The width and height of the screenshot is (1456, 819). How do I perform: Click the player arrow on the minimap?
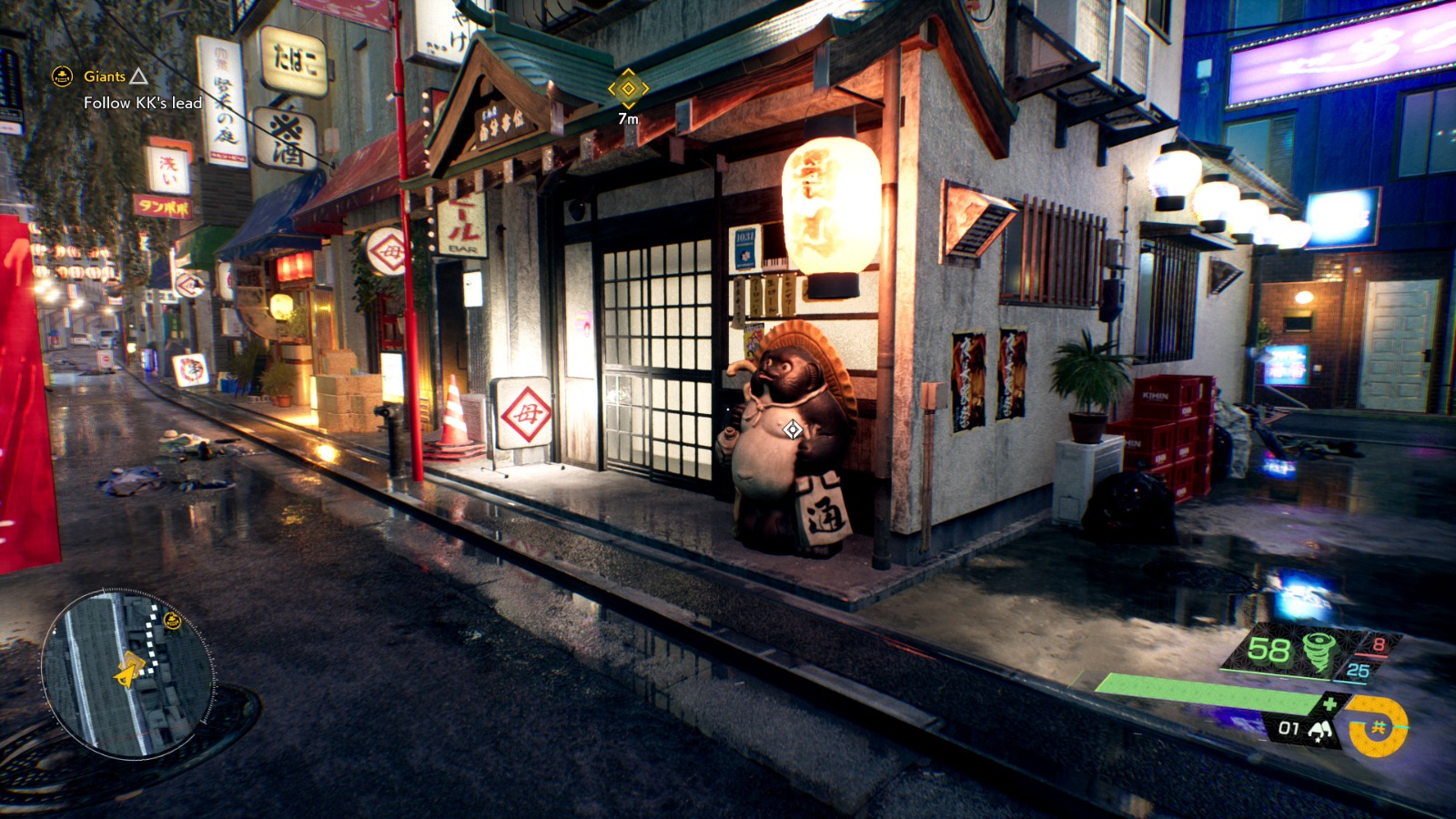coord(127,676)
